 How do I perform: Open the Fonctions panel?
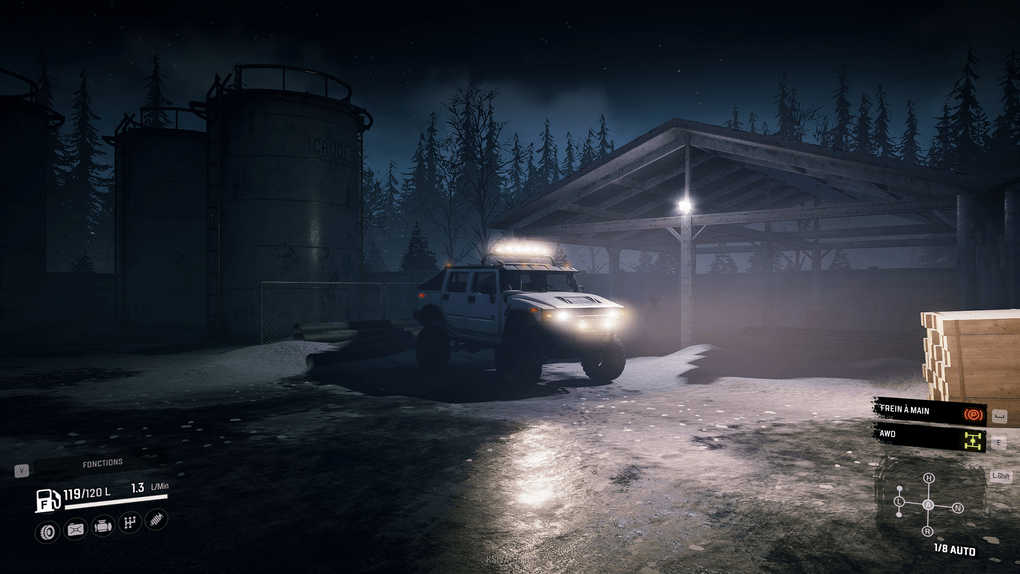[x=102, y=463]
